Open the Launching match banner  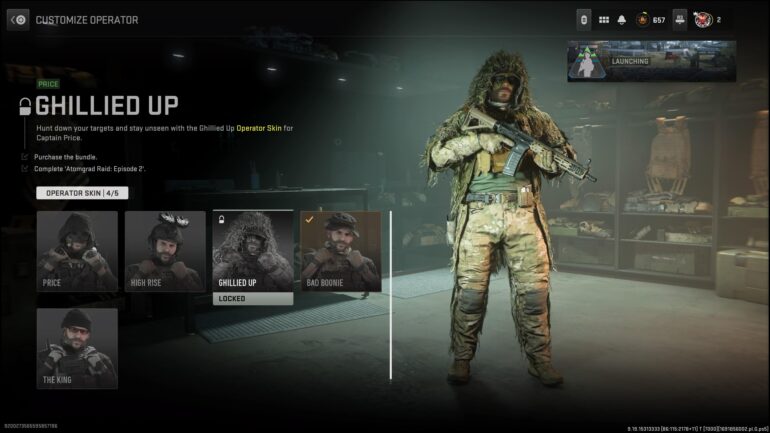(651, 61)
